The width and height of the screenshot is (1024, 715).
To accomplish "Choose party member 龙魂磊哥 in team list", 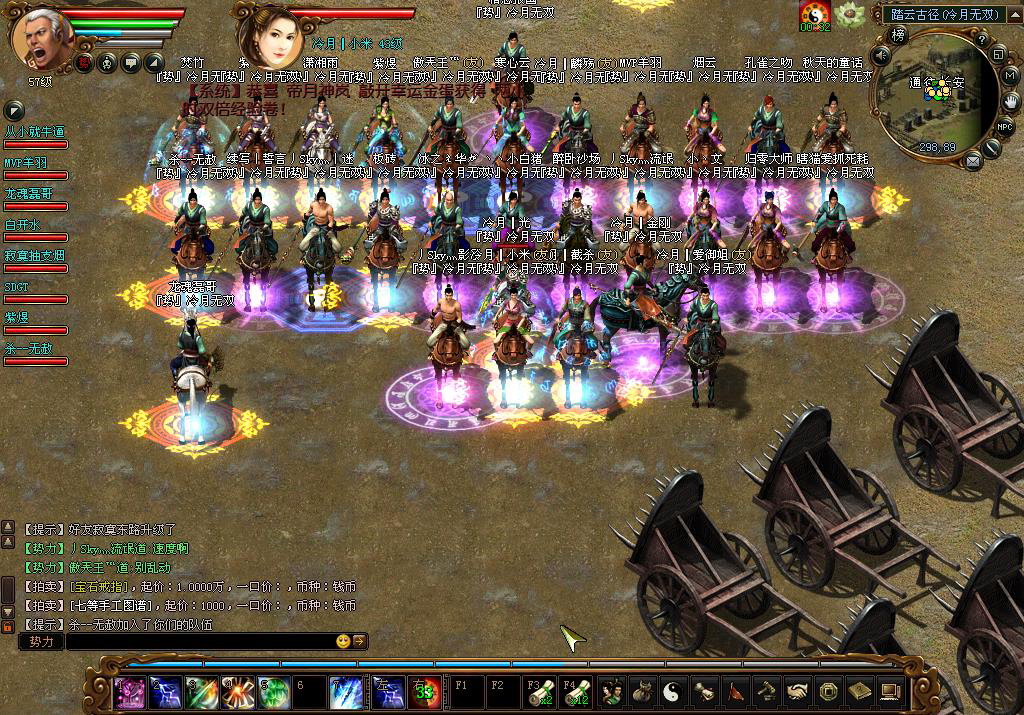I will pyautogui.click(x=28, y=194).
